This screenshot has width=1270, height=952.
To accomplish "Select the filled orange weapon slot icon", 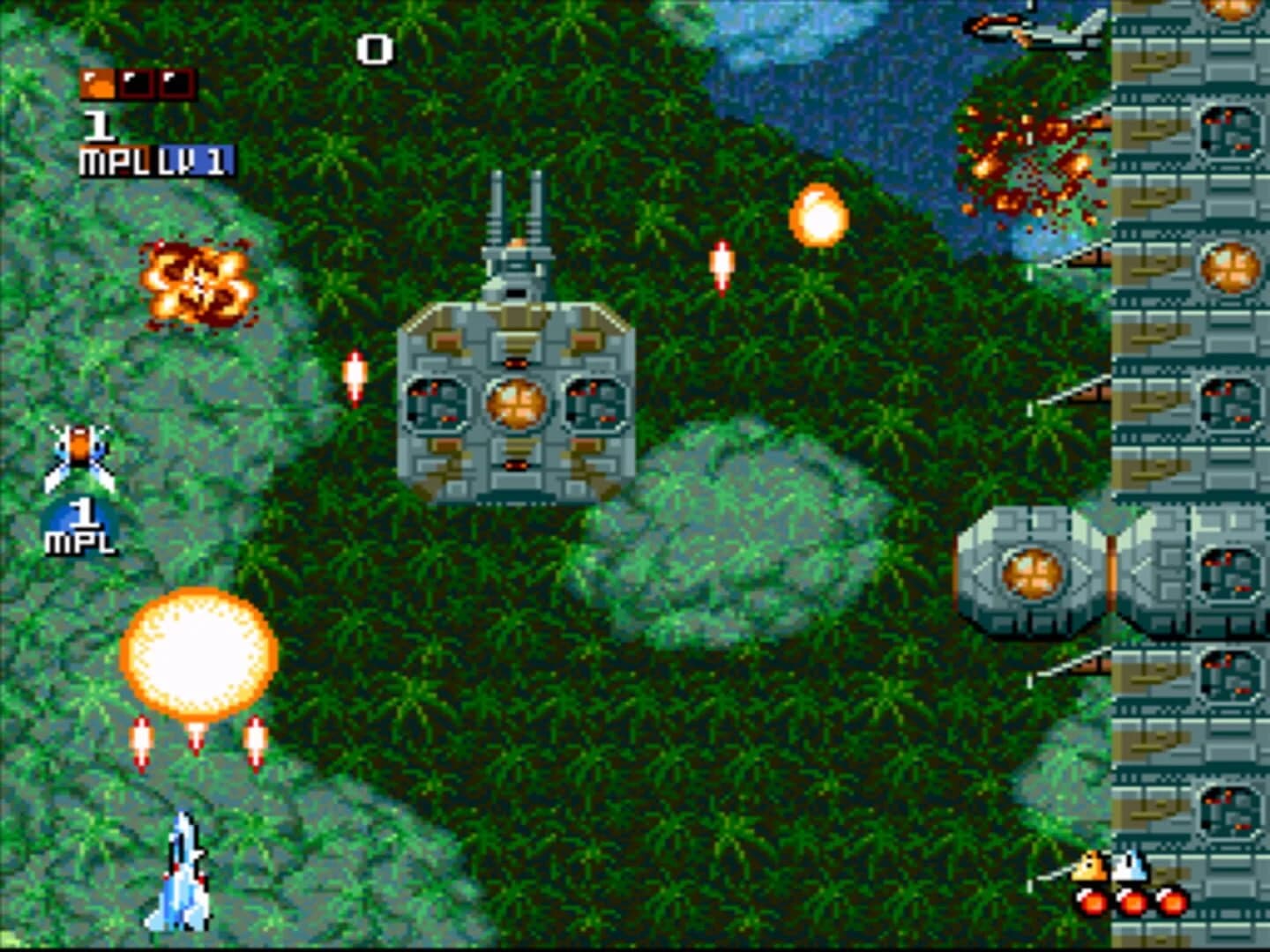I will coord(97,84).
